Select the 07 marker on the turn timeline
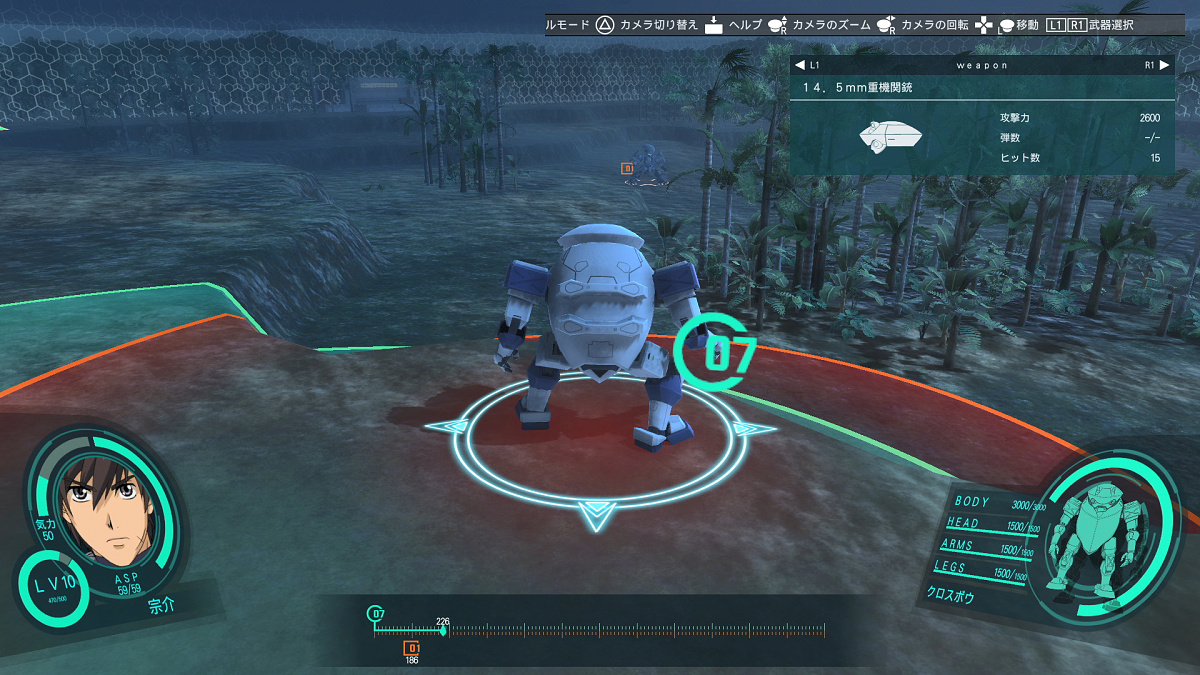The image size is (1200, 675). [x=376, y=613]
